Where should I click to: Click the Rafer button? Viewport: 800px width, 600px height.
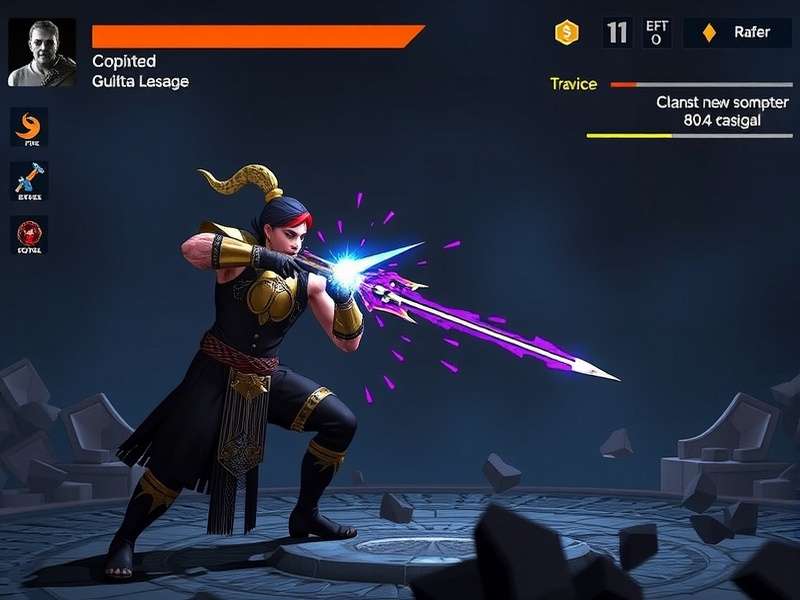739,33
